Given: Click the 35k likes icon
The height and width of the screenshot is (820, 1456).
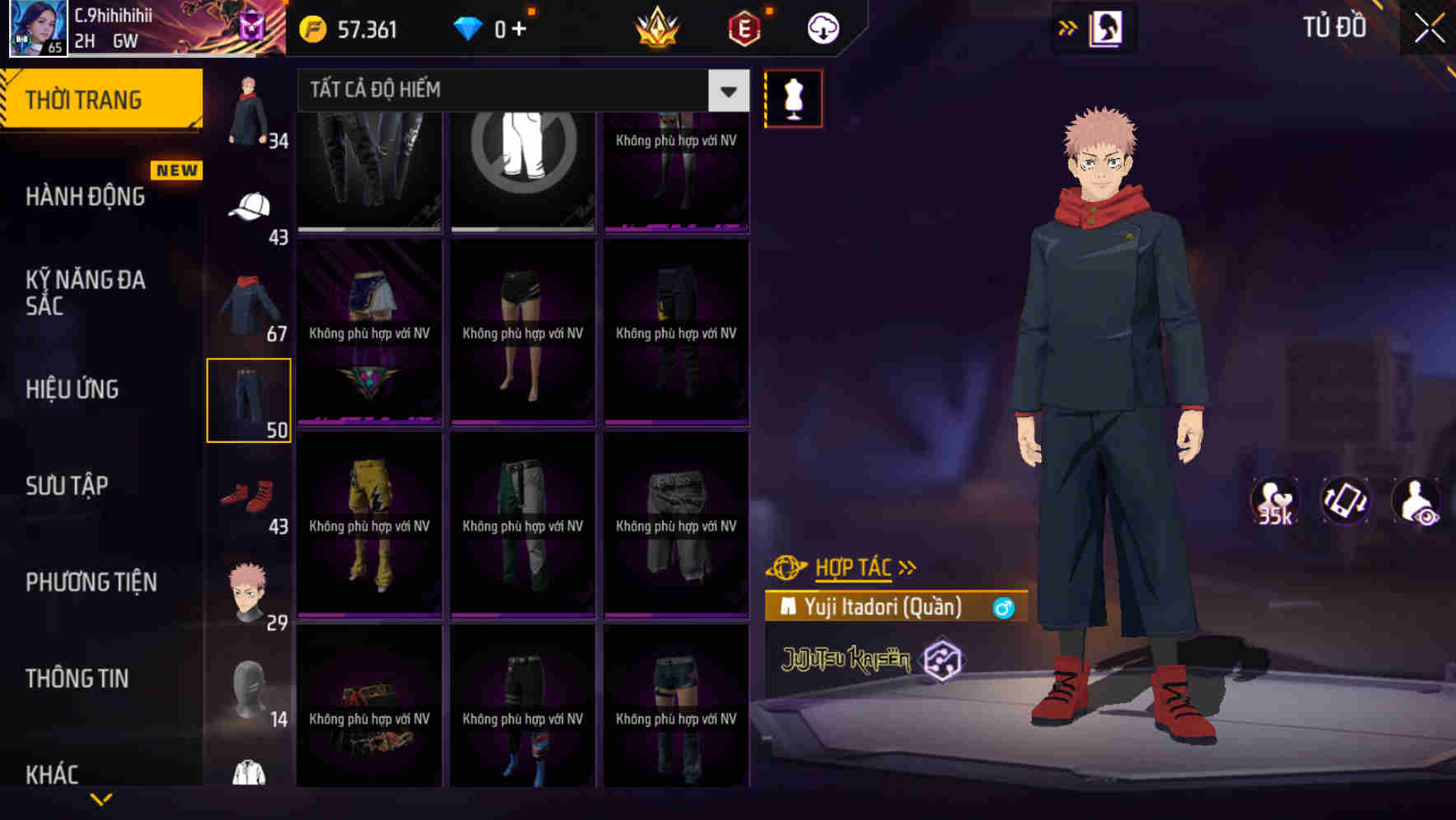Looking at the screenshot, I should coord(1274,502).
